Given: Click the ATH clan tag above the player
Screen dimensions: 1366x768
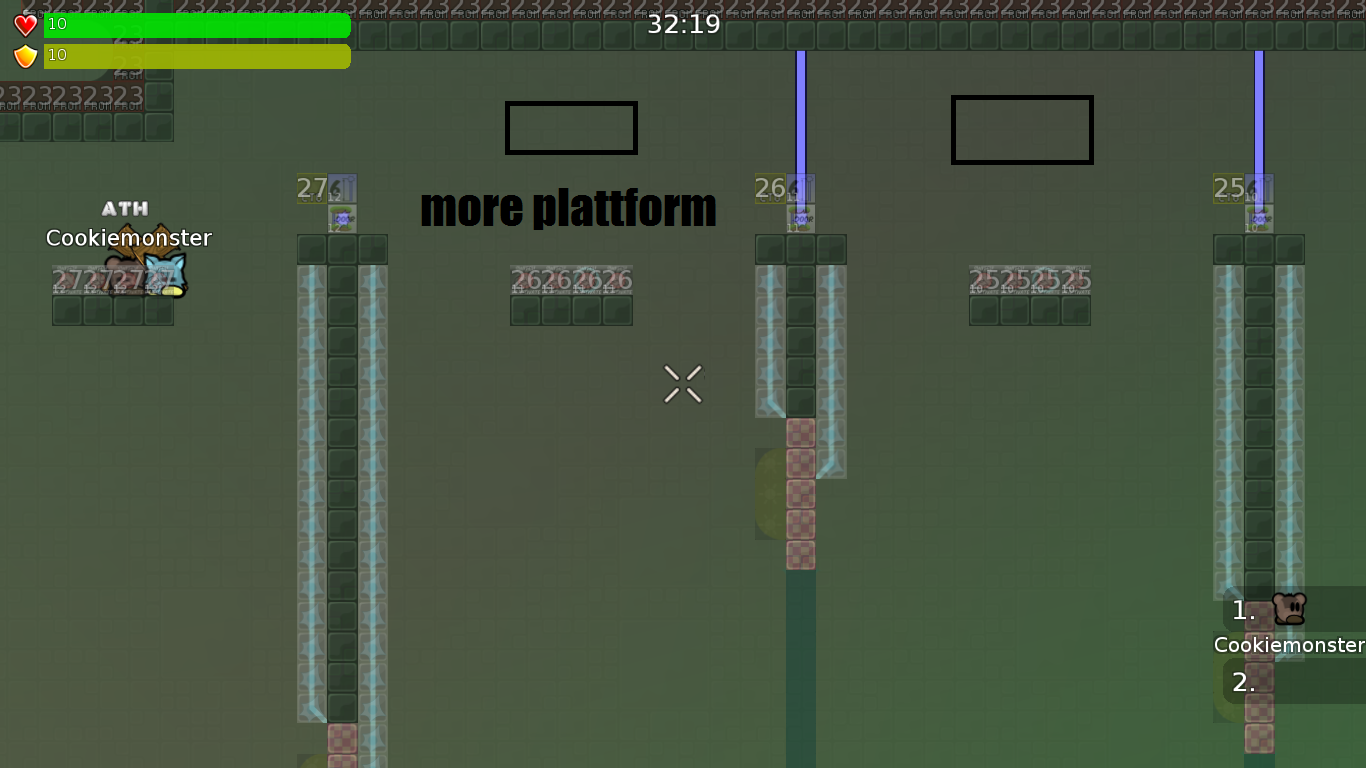Looking at the screenshot, I should (x=124, y=208).
